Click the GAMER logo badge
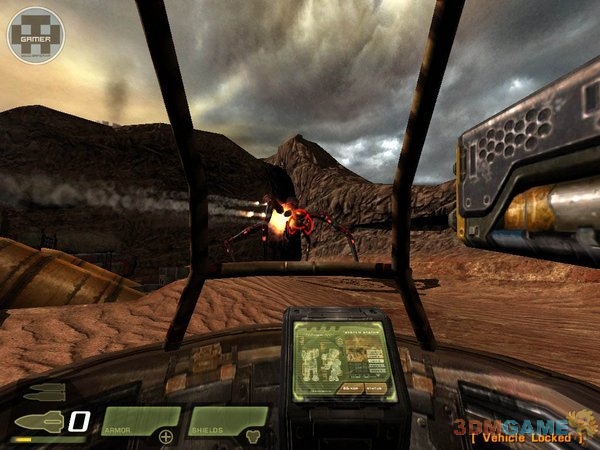The height and width of the screenshot is (450, 600). 34,35
